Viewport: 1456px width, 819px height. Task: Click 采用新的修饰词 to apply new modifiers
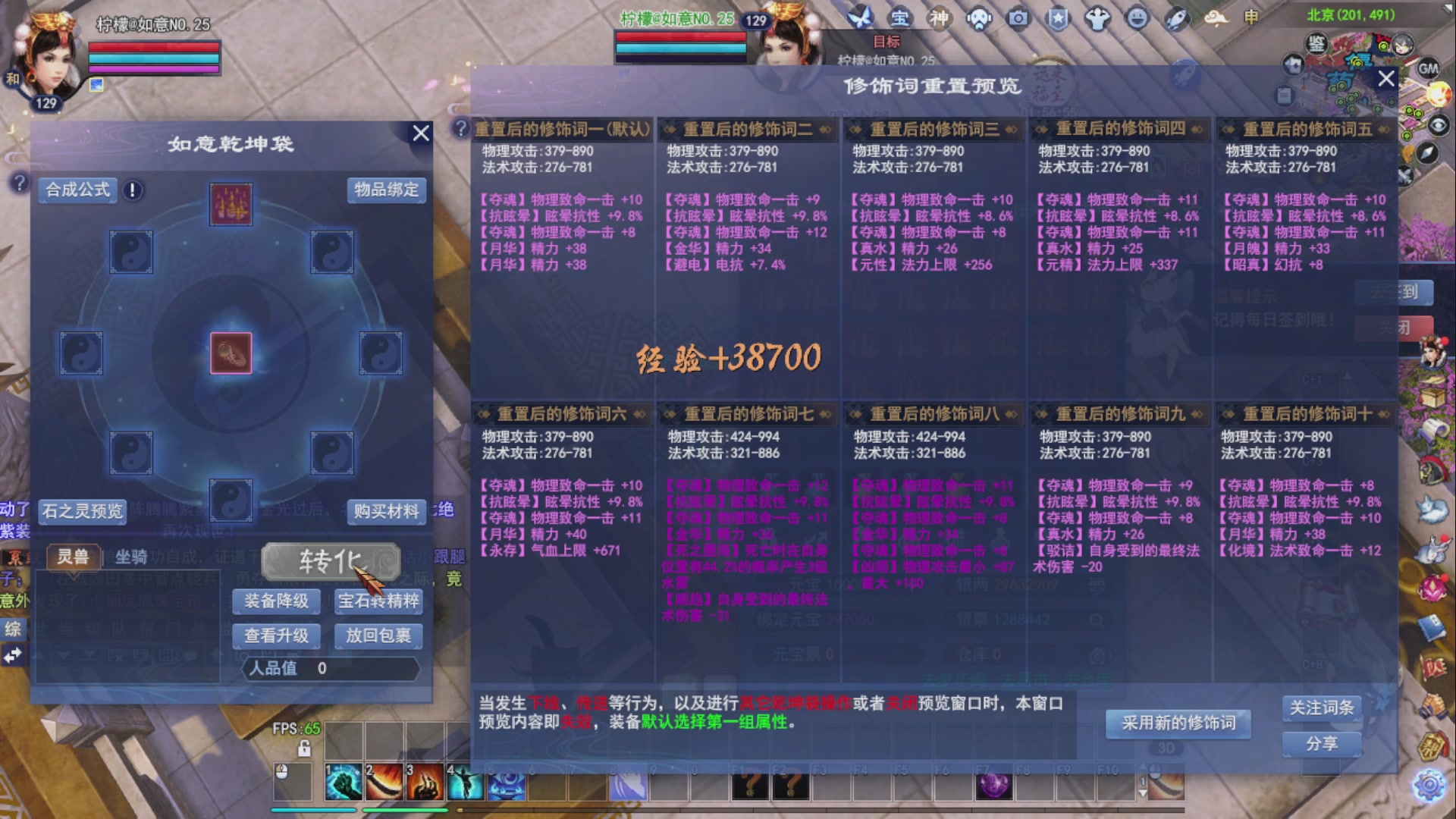click(x=1180, y=724)
